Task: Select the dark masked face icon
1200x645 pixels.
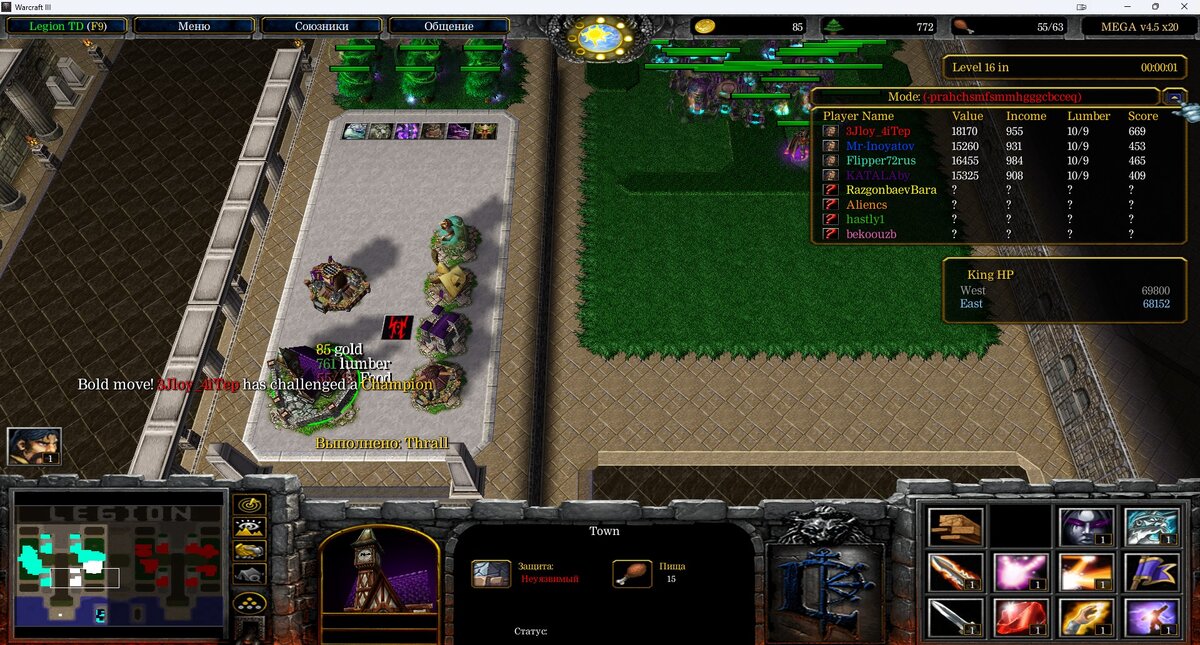Action: point(1085,527)
